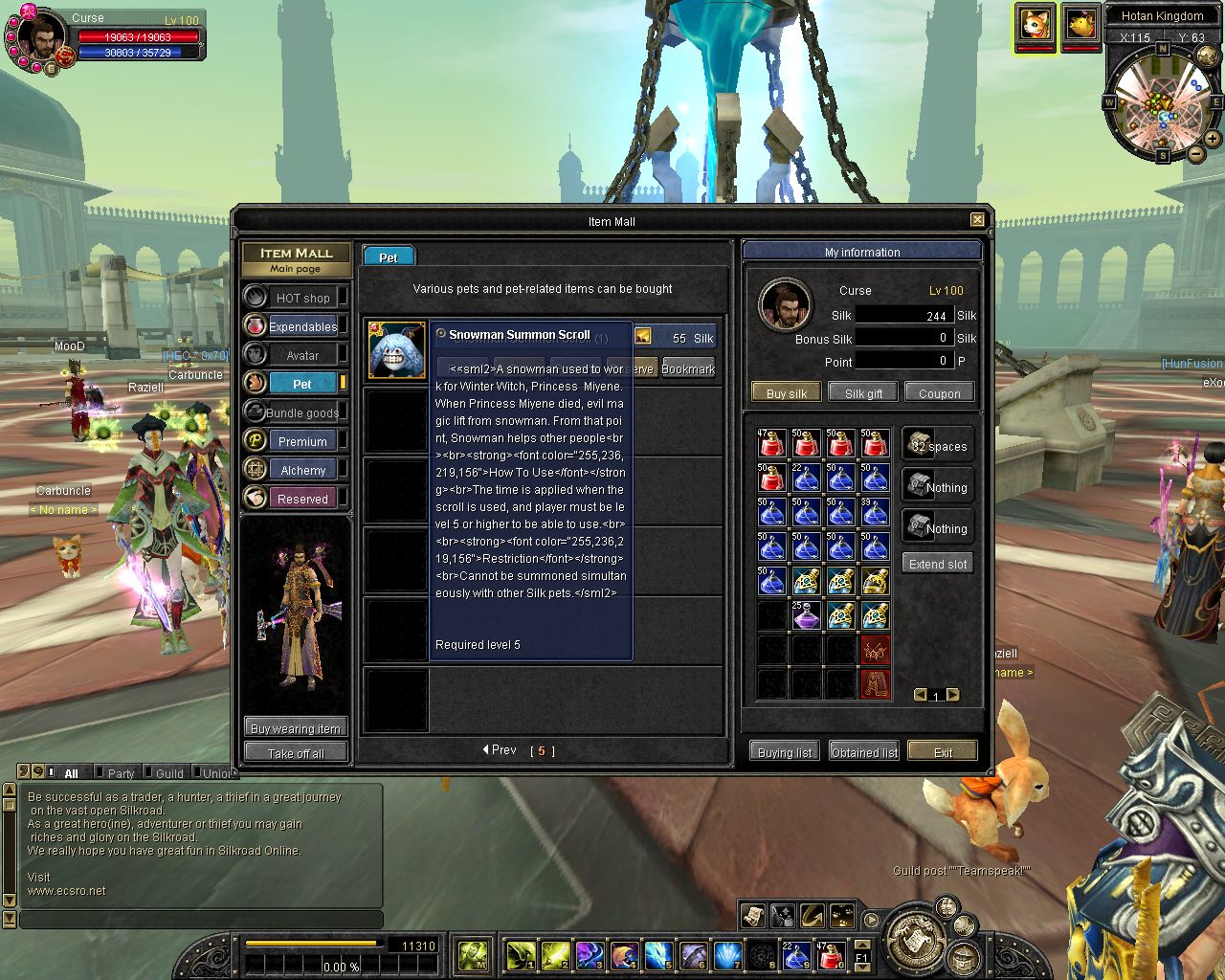Click the Buy silk button
The width and height of the screenshot is (1225, 980).
pyautogui.click(x=787, y=392)
